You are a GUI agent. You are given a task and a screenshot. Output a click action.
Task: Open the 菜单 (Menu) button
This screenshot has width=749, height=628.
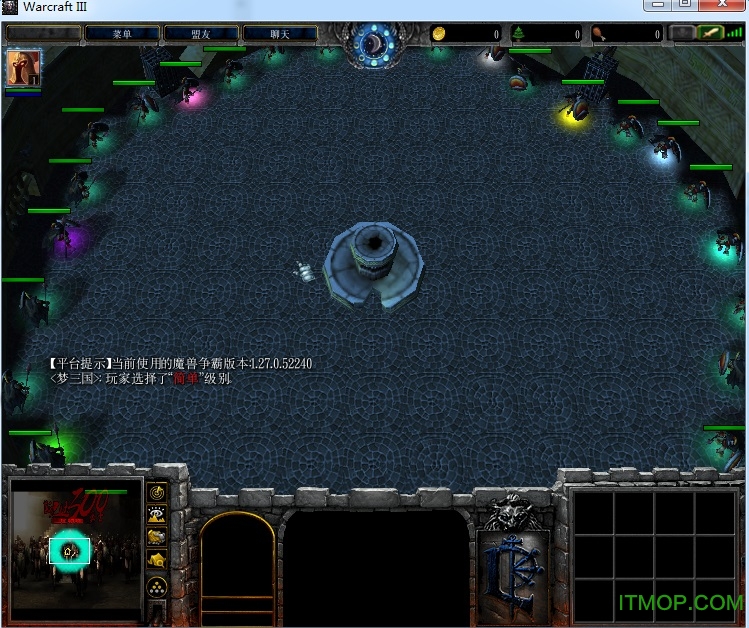[x=121, y=33]
